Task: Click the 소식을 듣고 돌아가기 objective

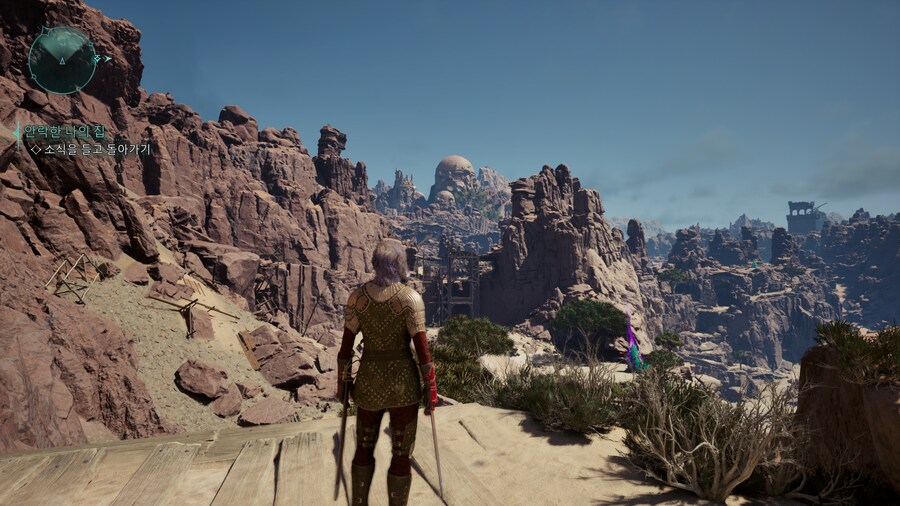Action: tap(95, 149)
